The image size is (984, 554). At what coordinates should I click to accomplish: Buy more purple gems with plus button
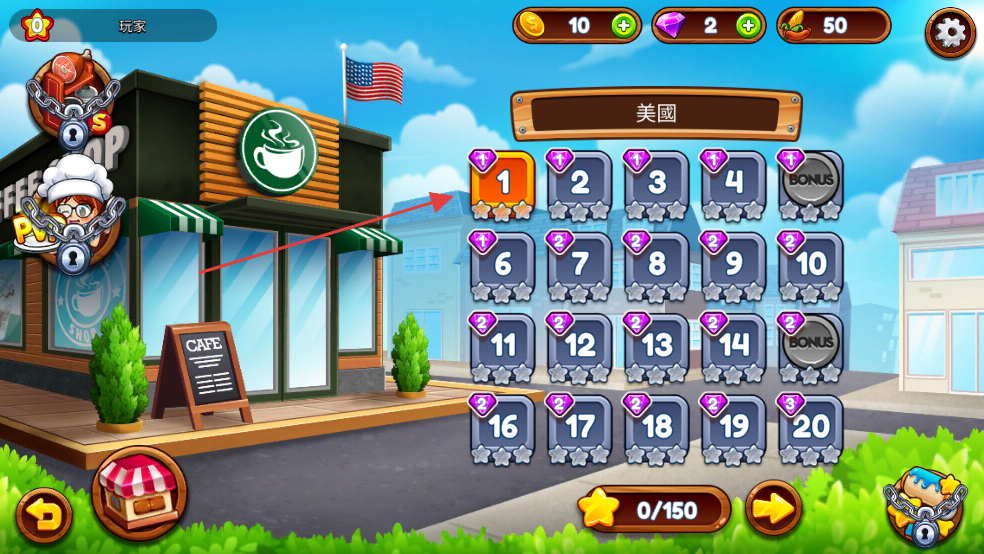pos(748,26)
